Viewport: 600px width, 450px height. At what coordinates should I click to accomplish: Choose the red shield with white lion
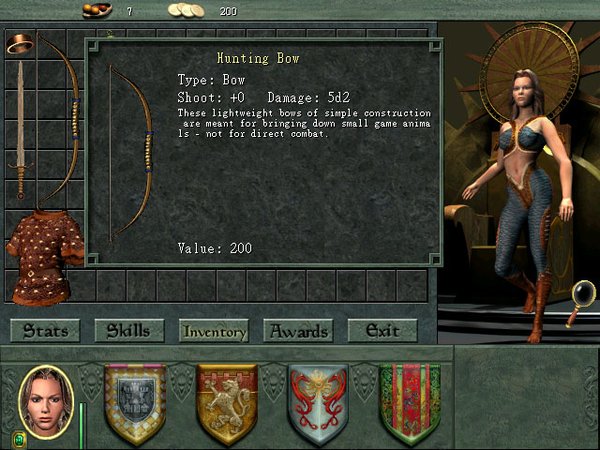coord(227,403)
